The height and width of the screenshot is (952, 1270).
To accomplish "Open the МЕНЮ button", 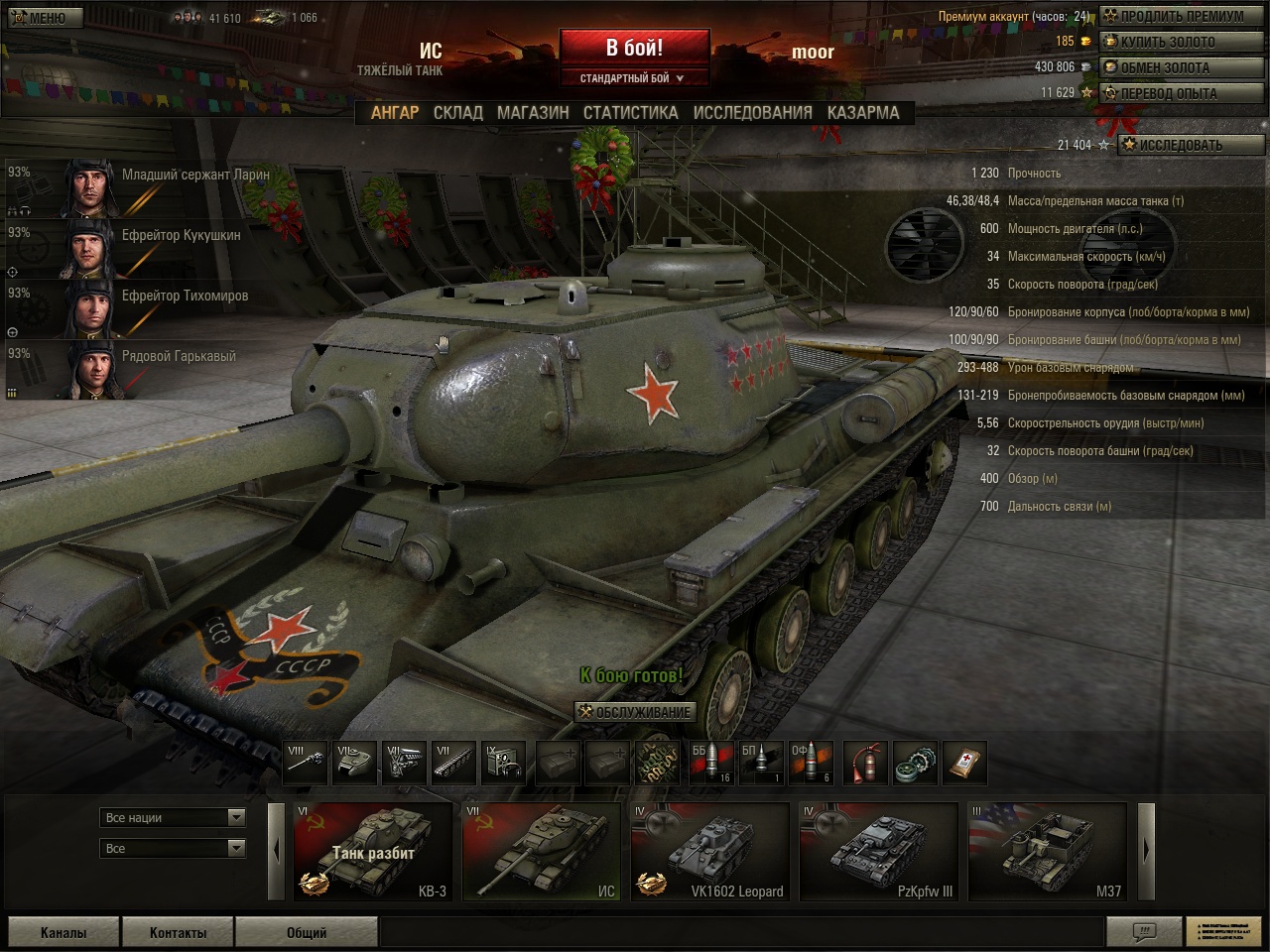I will [38, 17].
